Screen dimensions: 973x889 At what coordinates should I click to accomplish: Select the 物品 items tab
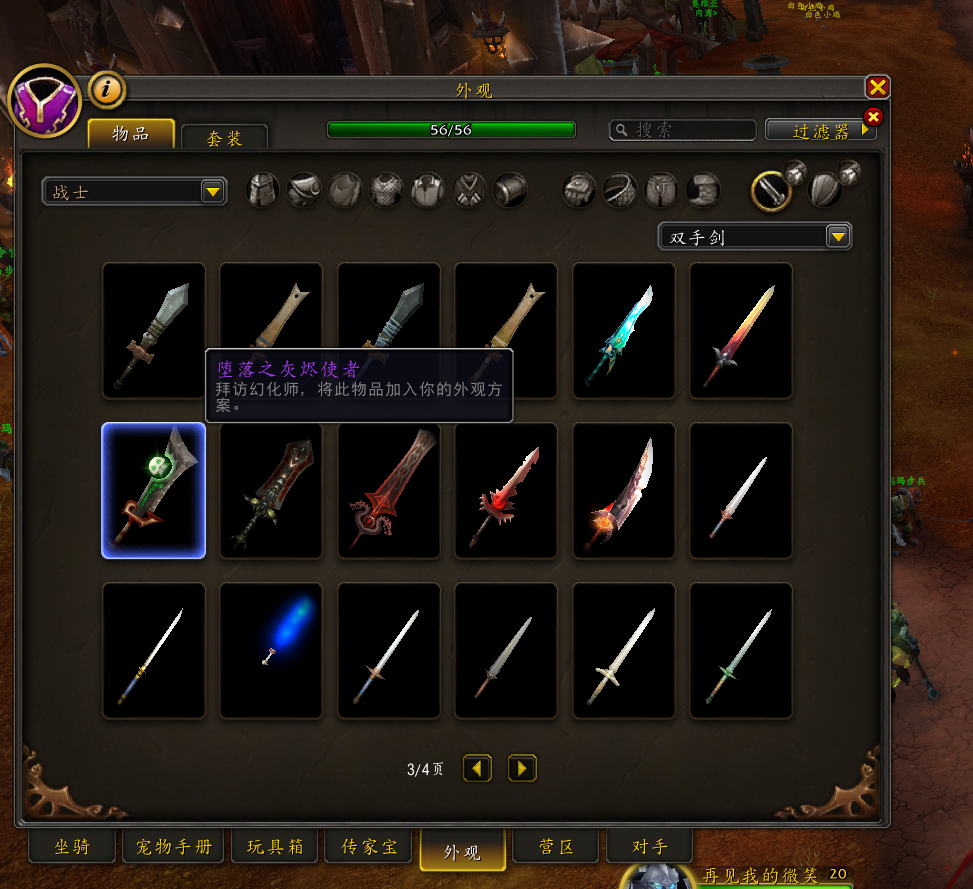click(x=131, y=134)
